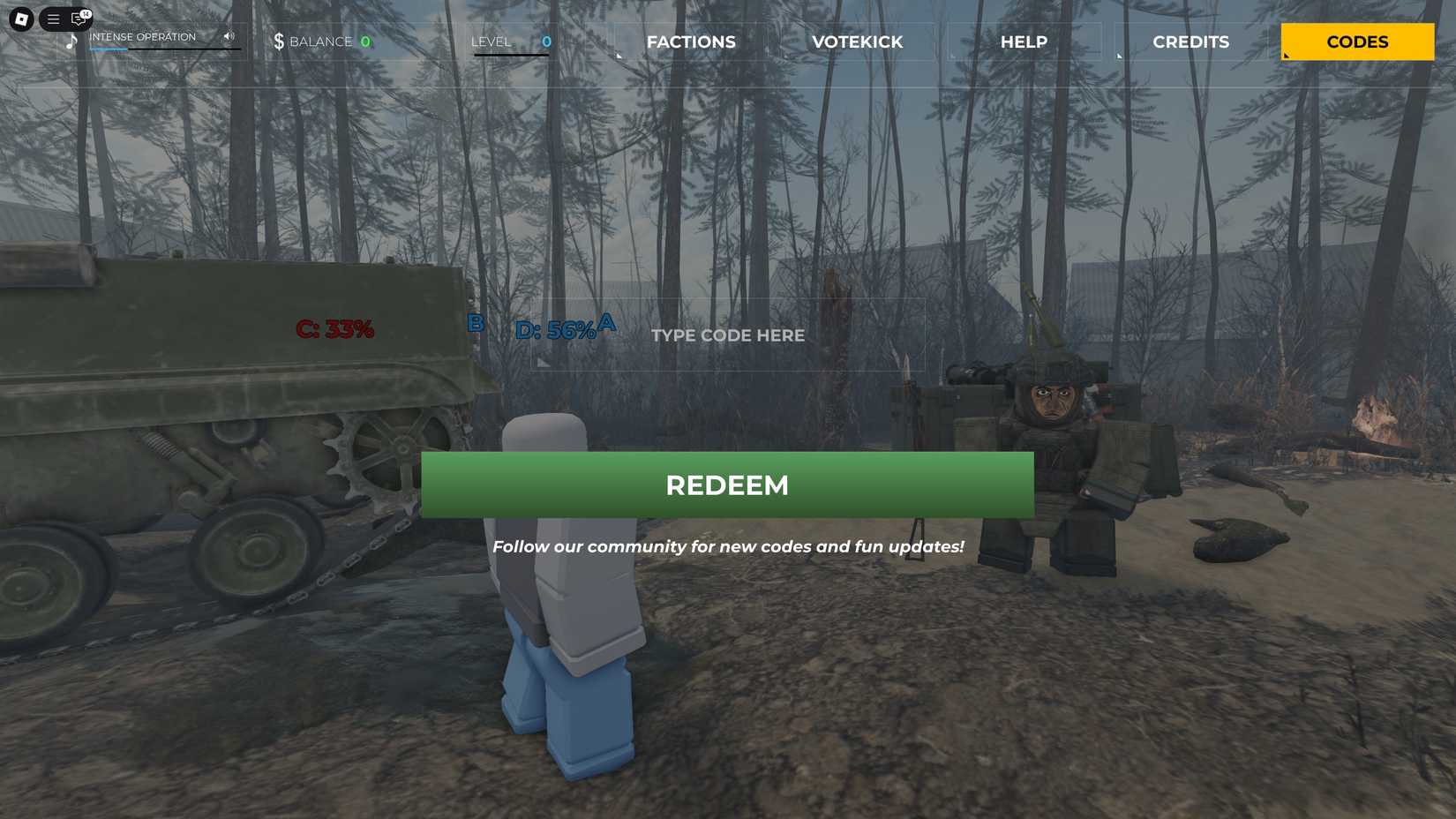This screenshot has width=1456, height=819.
Task: Open chat showing 14 notifications
Action: click(78, 20)
